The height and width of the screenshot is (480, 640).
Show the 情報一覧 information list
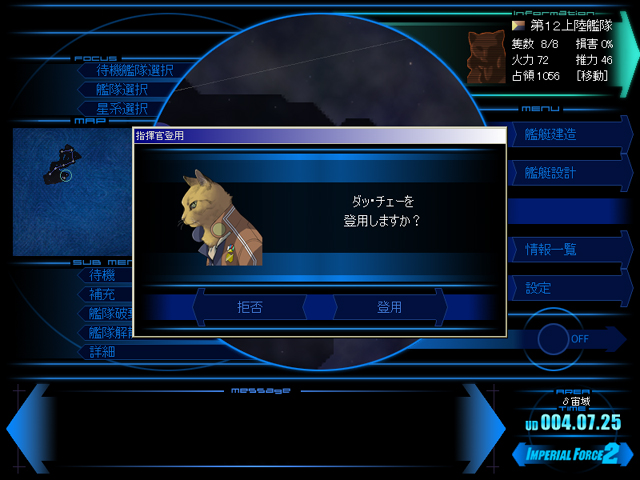[565, 249]
